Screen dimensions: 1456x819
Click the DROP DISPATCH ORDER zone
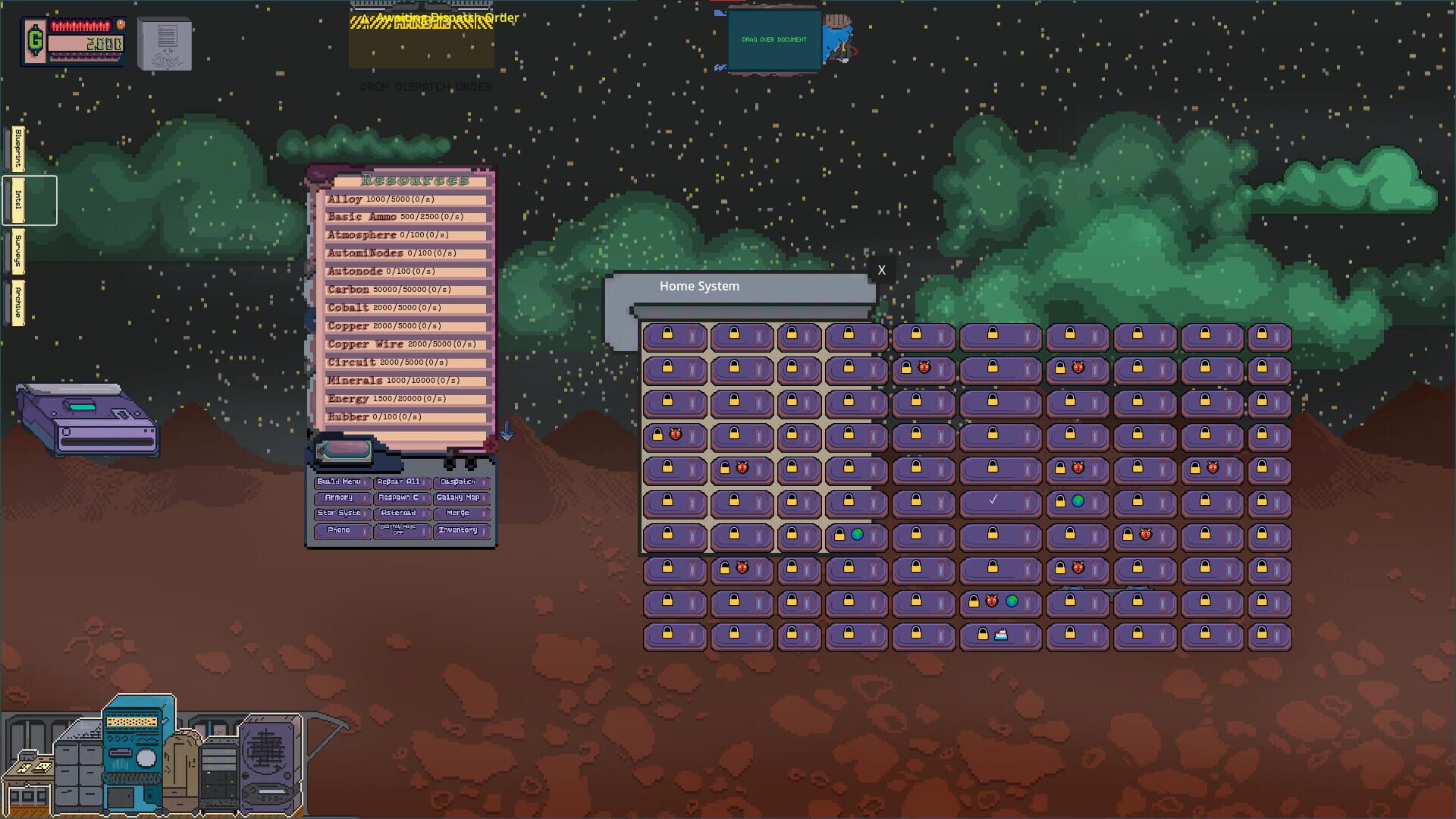click(x=421, y=45)
